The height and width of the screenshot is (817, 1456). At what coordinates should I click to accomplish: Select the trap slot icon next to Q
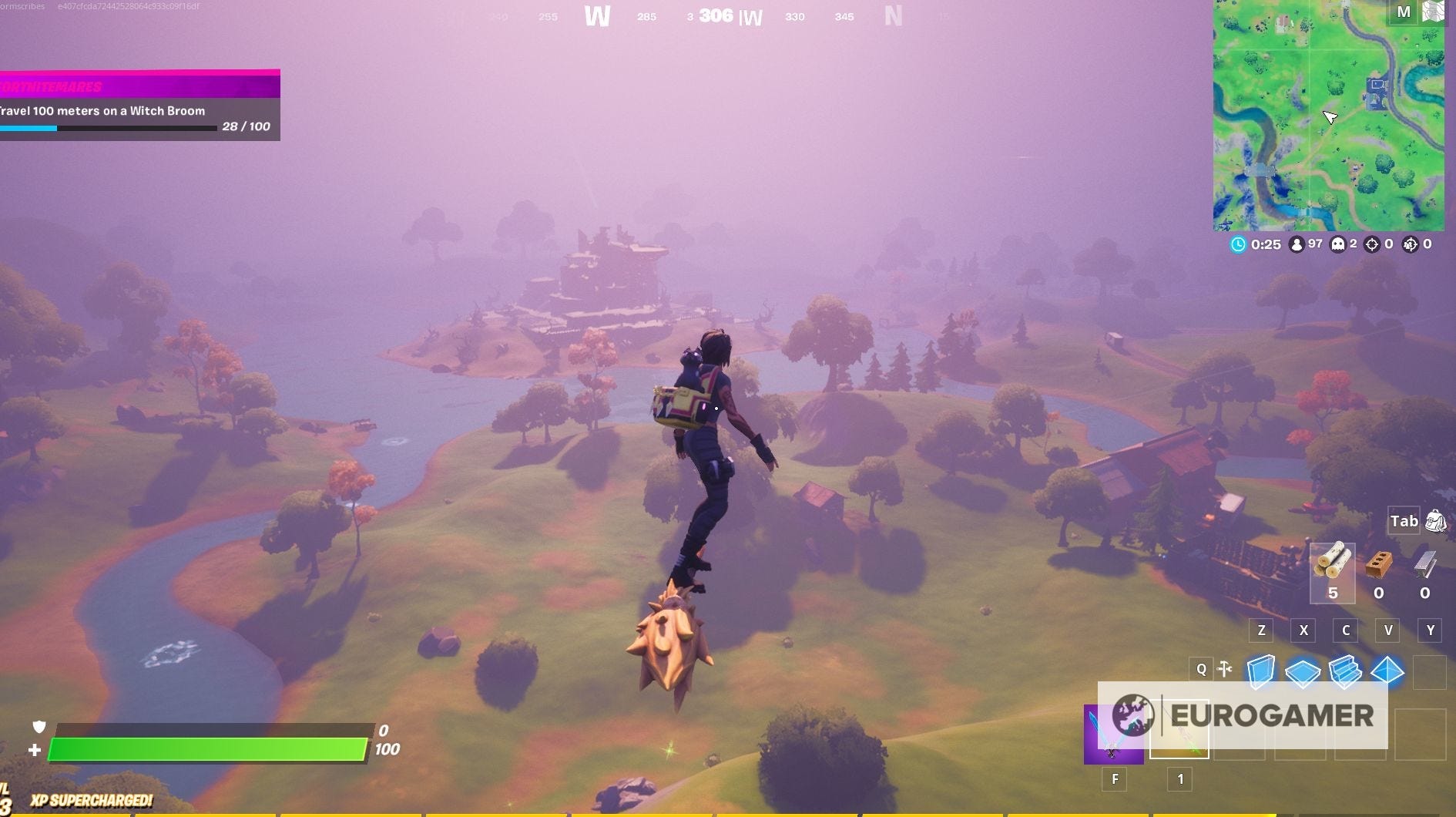click(x=1223, y=669)
